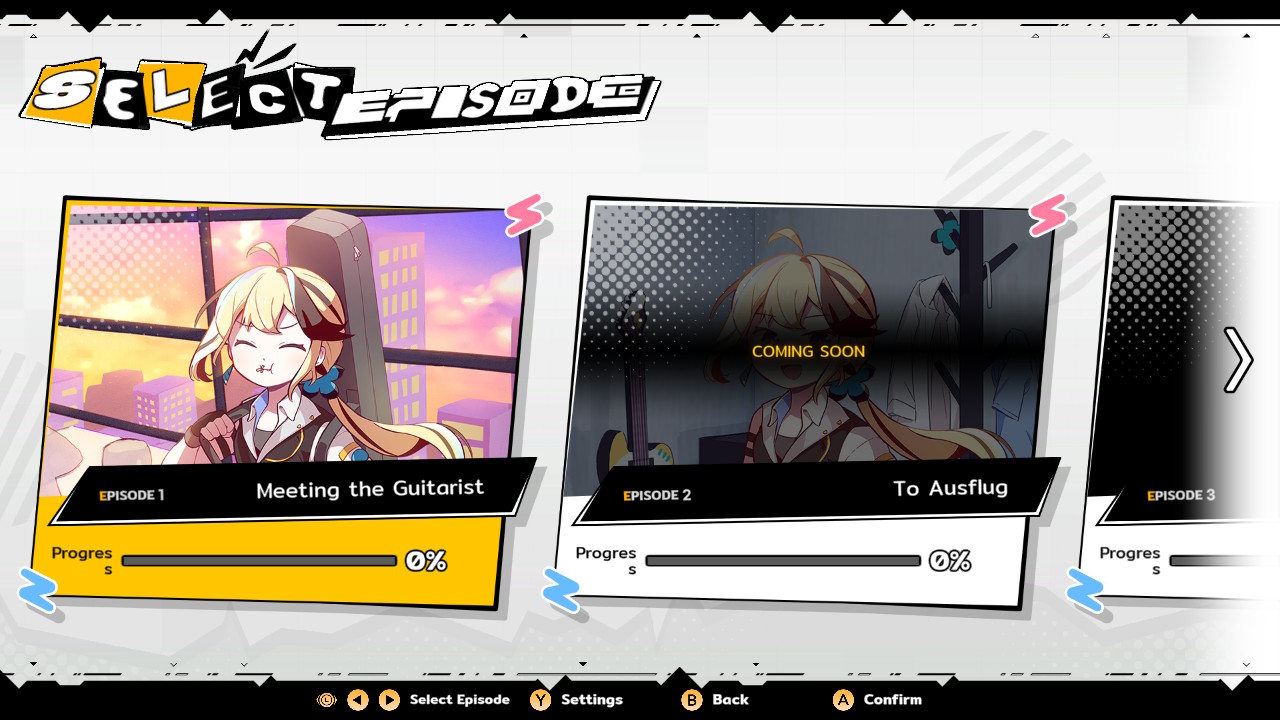
Task: Click Episode 1 progress bar showing 0%
Action: click(x=258, y=560)
